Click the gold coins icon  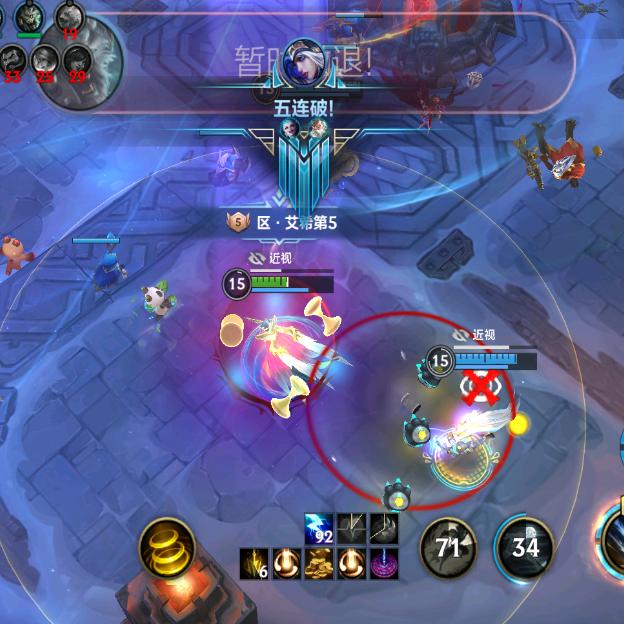click(319, 563)
